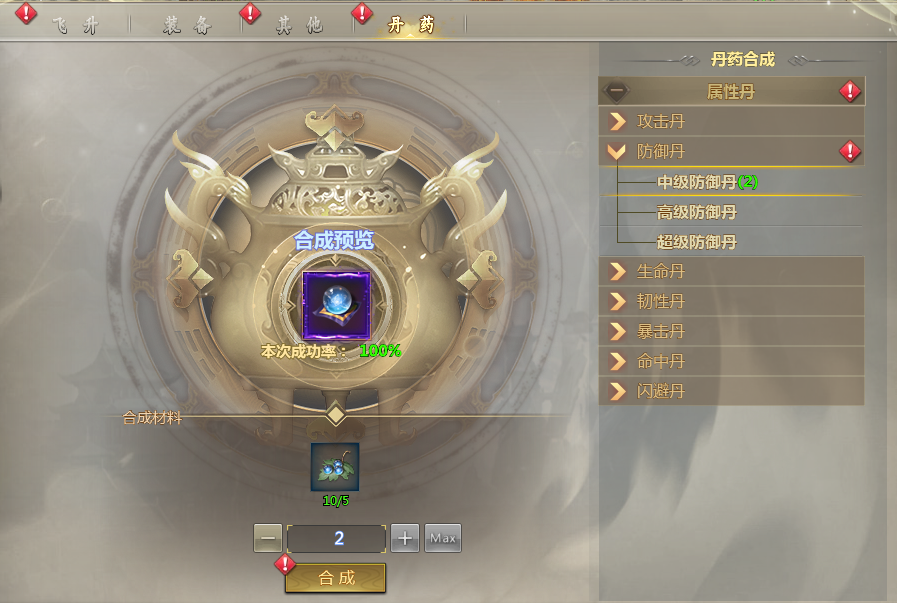Decrease craft quantity with minus button
The image size is (897, 603).
click(267, 538)
